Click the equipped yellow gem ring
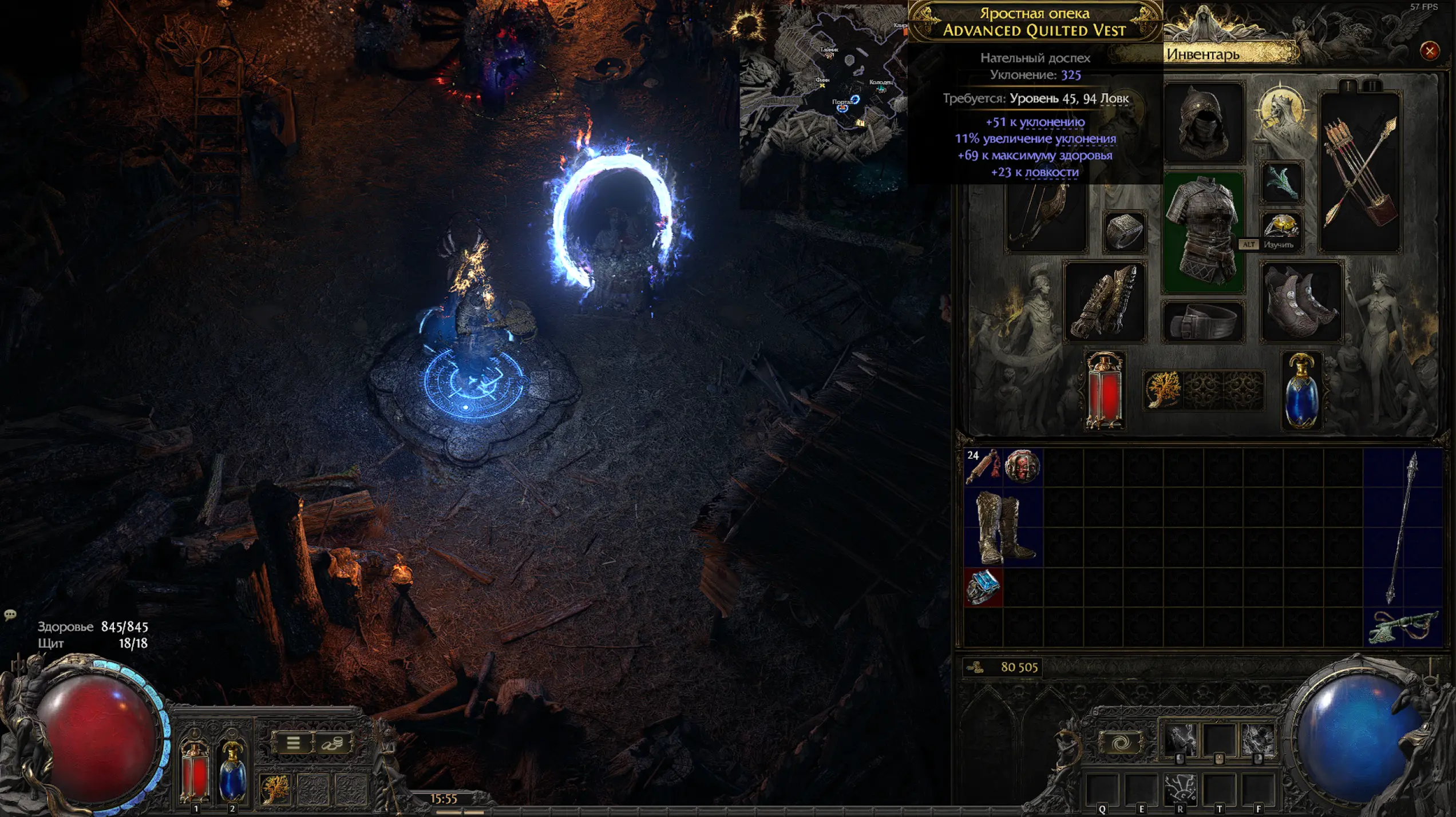 (1281, 225)
